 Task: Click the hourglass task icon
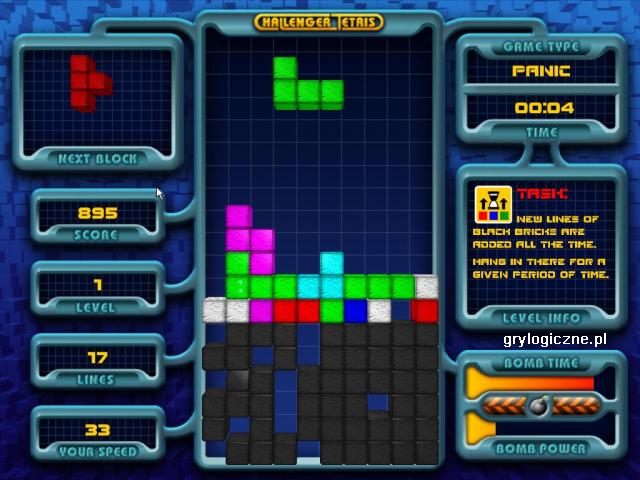(493, 202)
